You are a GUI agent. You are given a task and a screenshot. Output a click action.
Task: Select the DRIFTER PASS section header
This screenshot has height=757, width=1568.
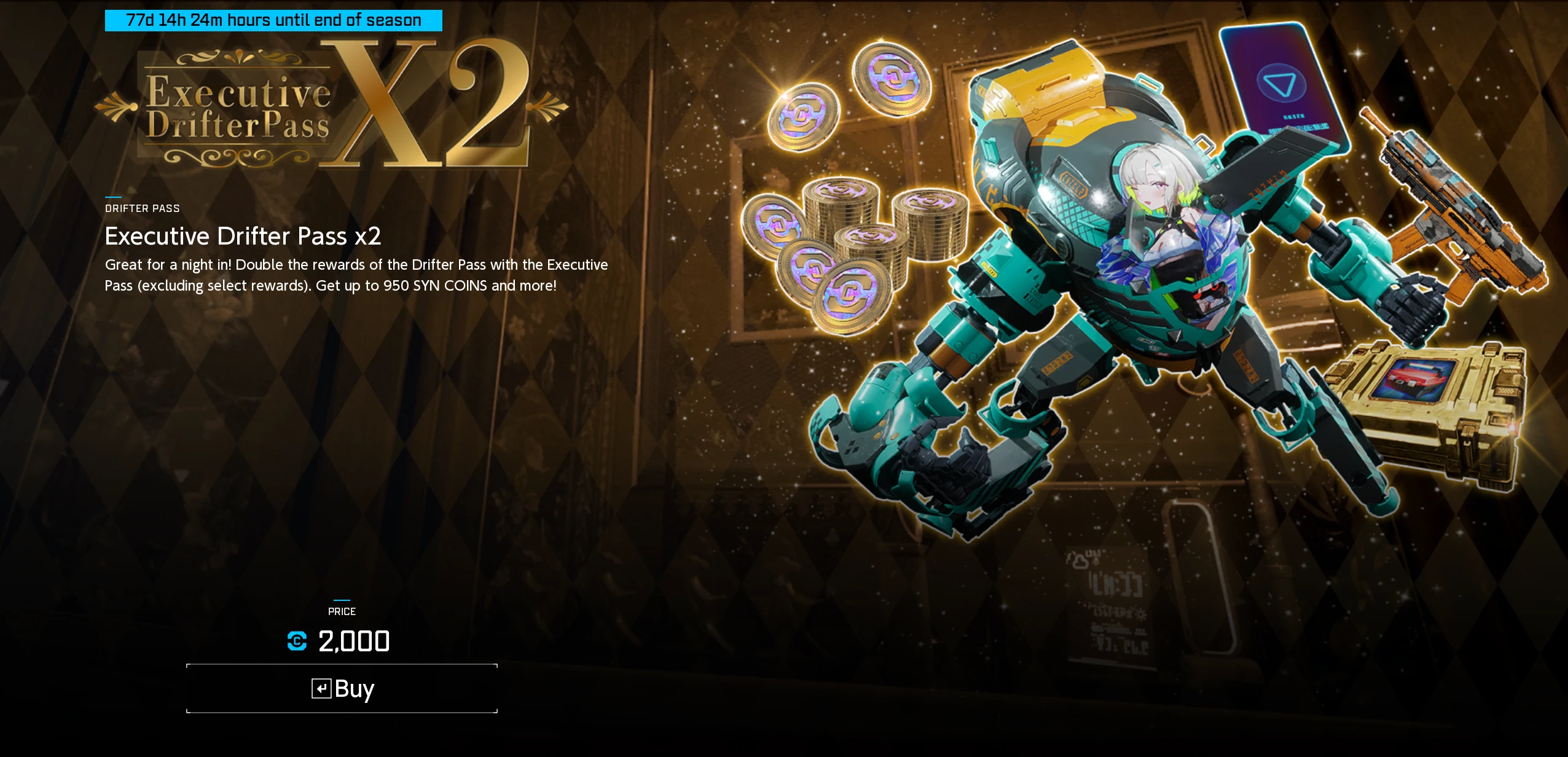143,208
